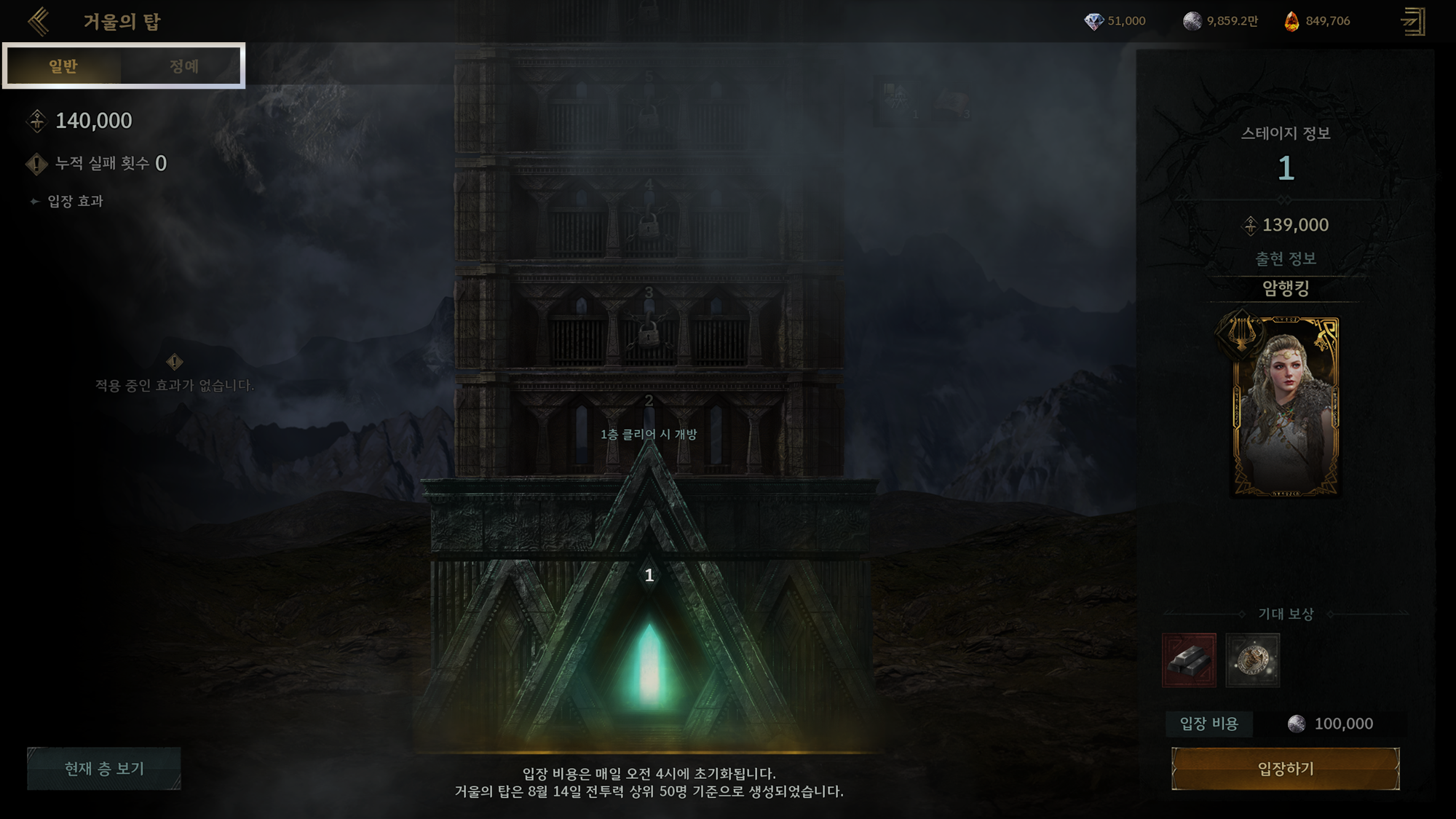The width and height of the screenshot is (1456, 819).
Task: Switch to the 일반 tab
Action: click(x=63, y=66)
